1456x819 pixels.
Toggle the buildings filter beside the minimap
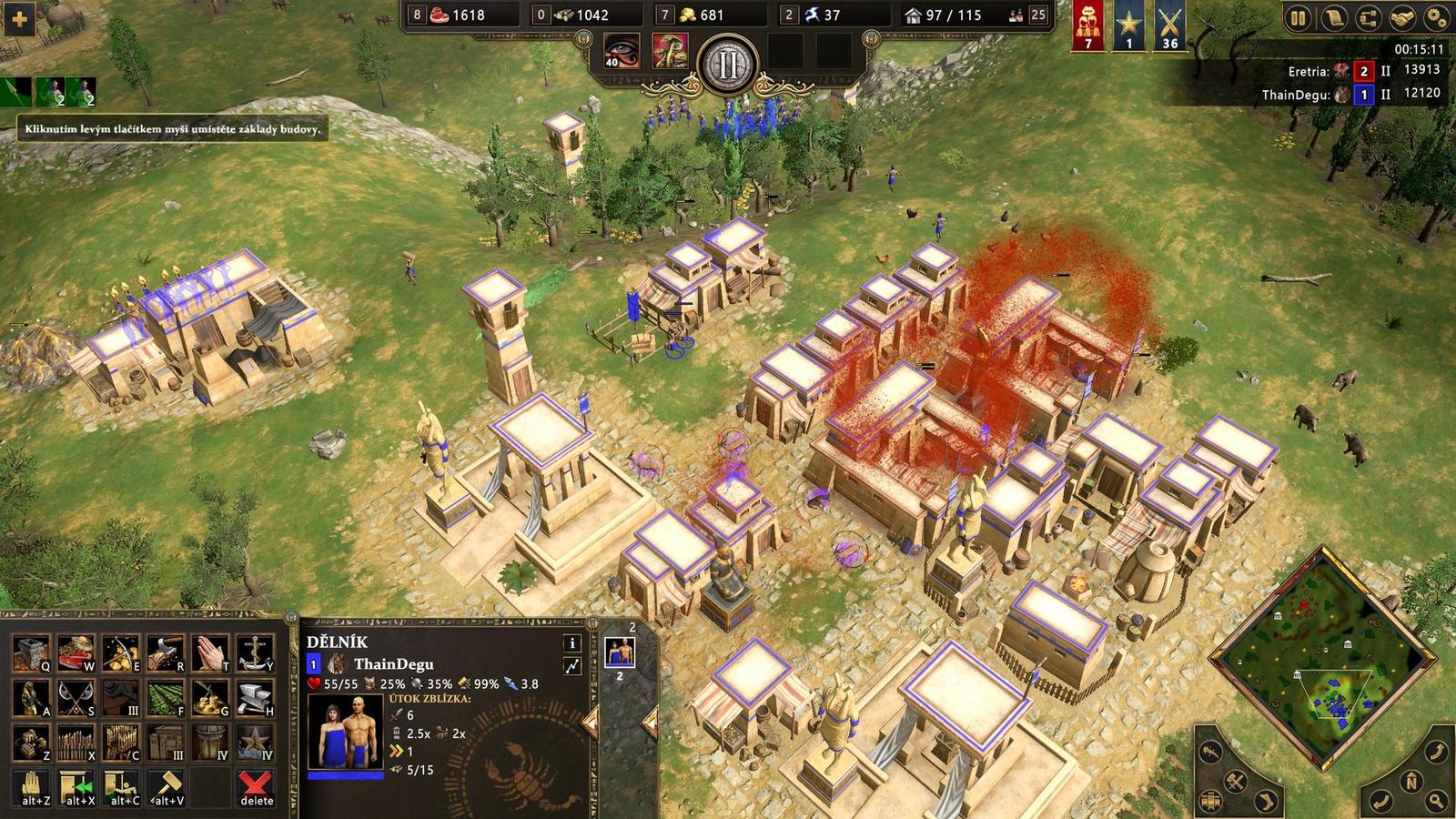[1211, 800]
